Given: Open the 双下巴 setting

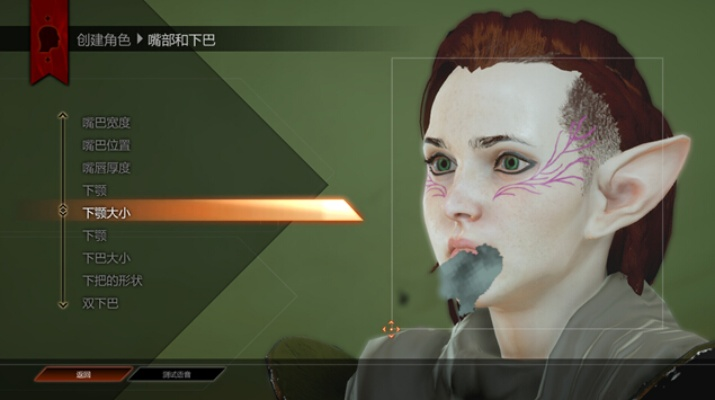Looking at the screenshot, I should pos(100,302).
